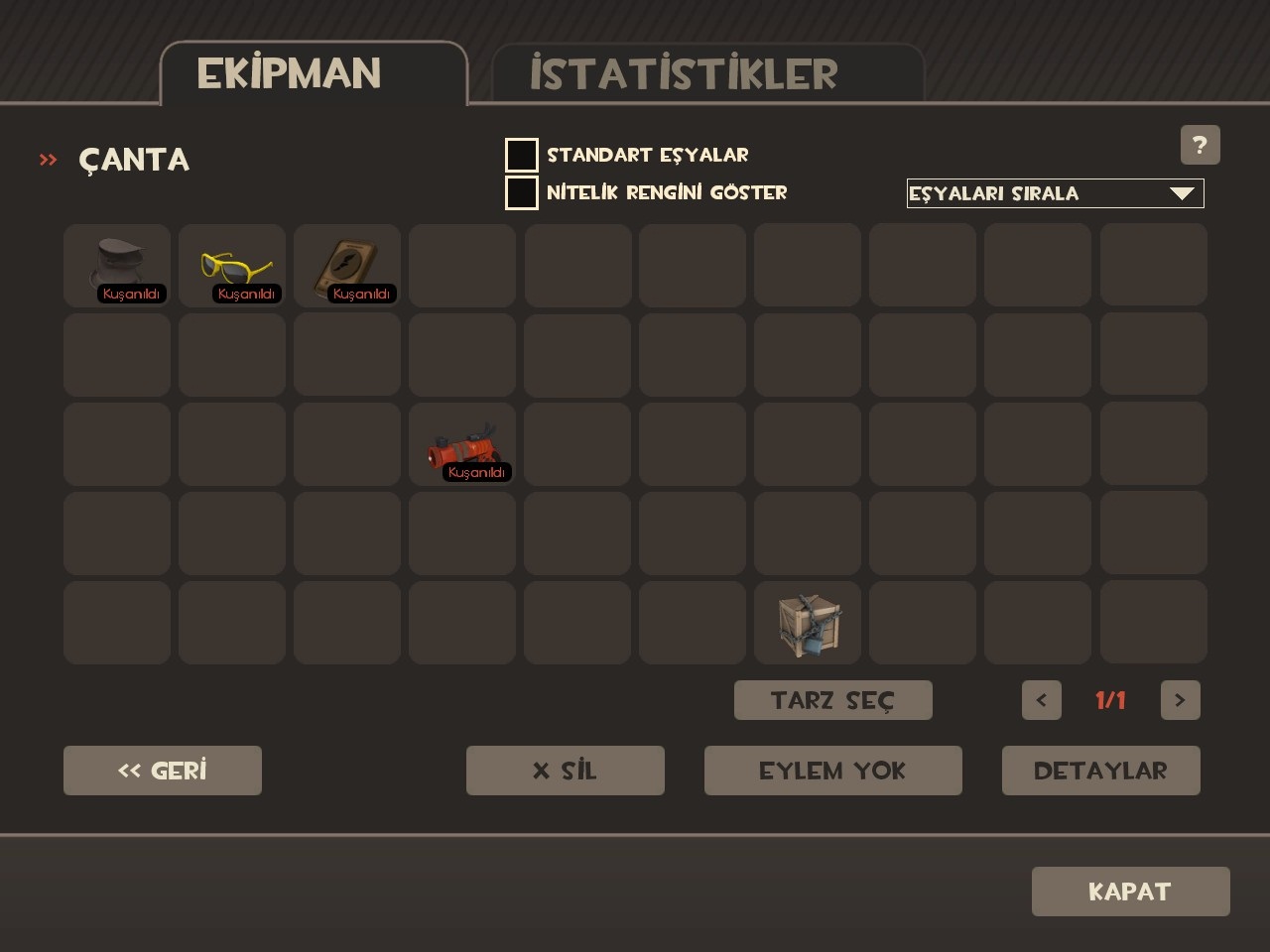The image size is (1270, 952).
Task: Click the question mark help button
Action: [1200, 146]
